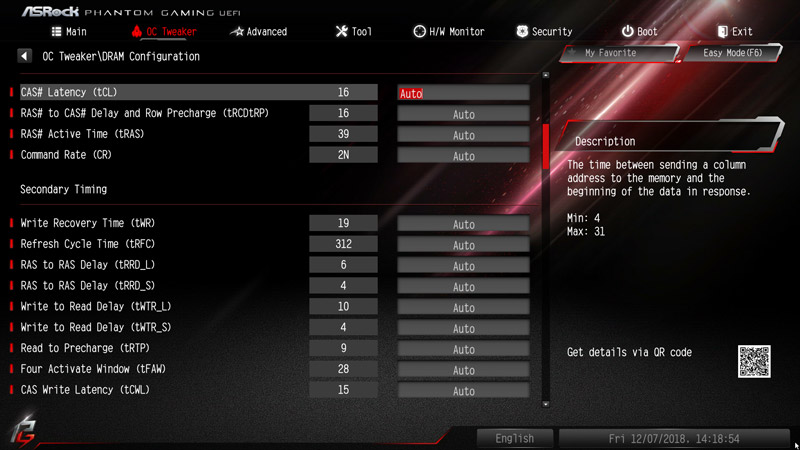Viewport: 800px width, 450px height.
Task: Choose the Exit tab
Action: pyautogui.click(x=734, y=31)
